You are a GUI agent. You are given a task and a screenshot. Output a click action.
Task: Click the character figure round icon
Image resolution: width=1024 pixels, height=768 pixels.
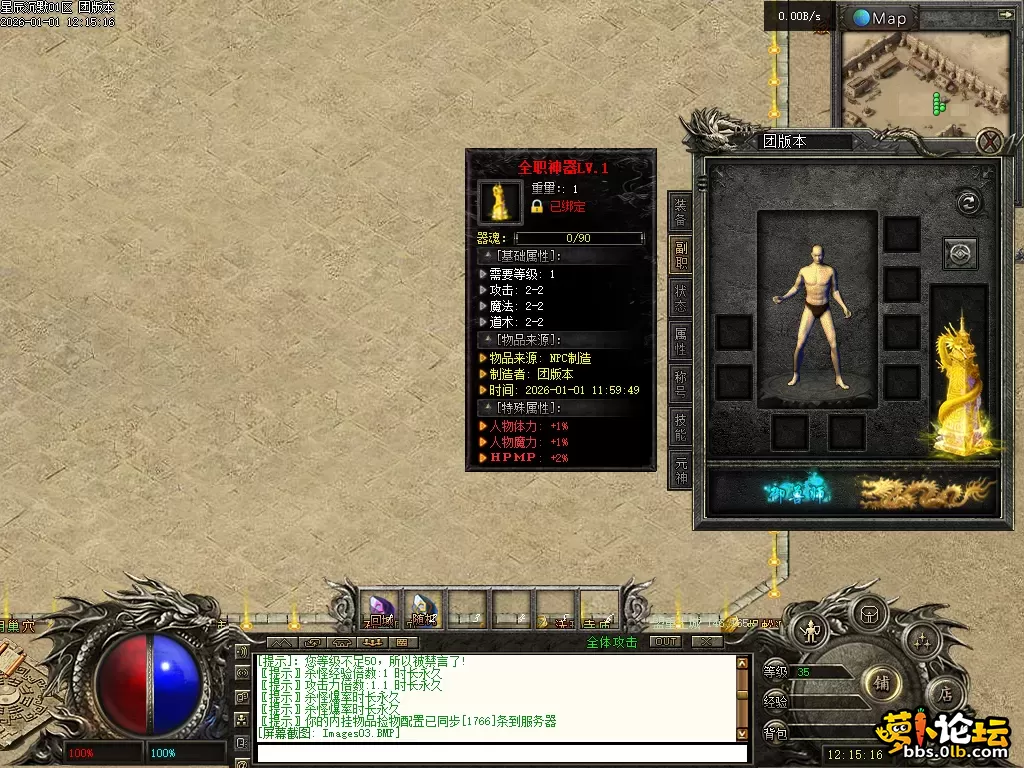pos(808,632)
